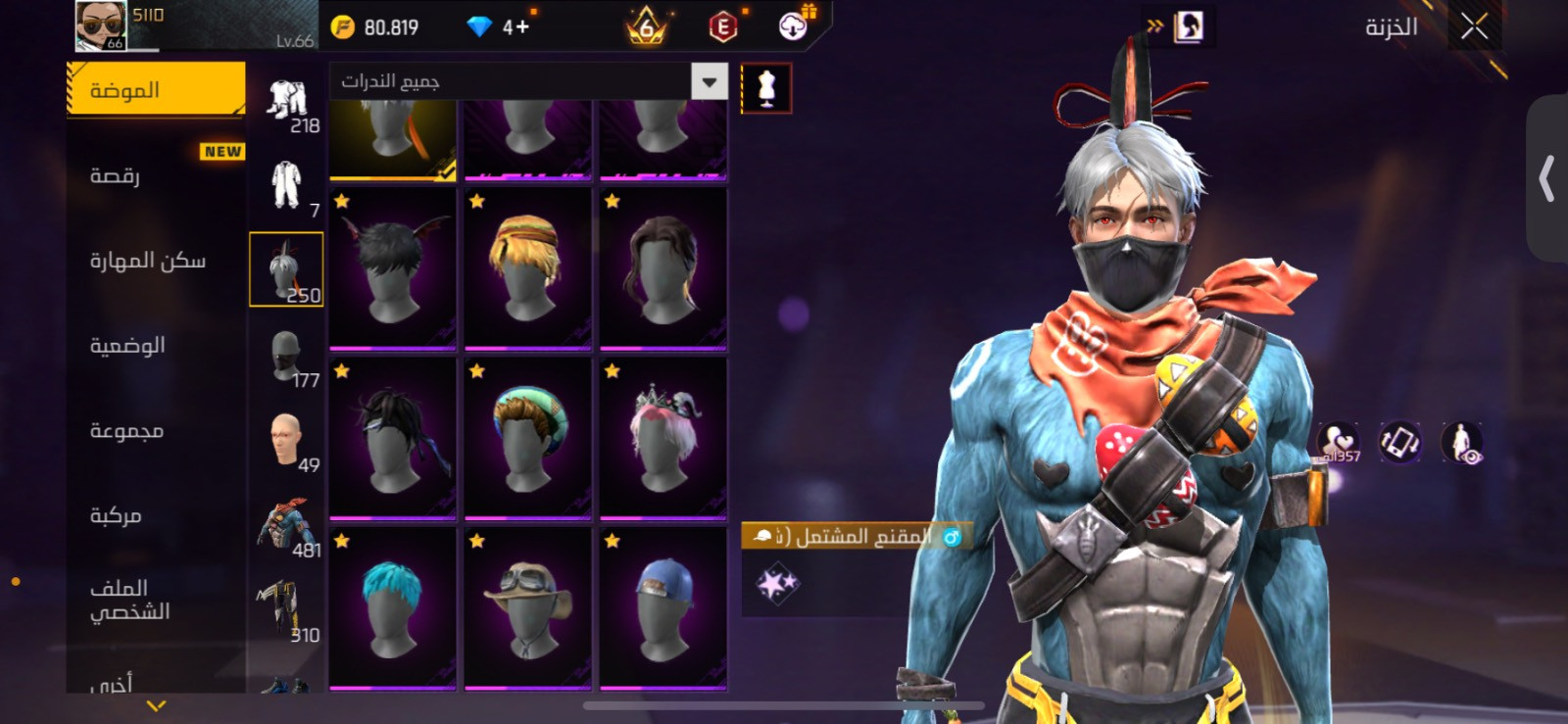Screen dimensions: 1568x724
Task: Switch to the رقصة emote tab
Action: coord(155,176)
